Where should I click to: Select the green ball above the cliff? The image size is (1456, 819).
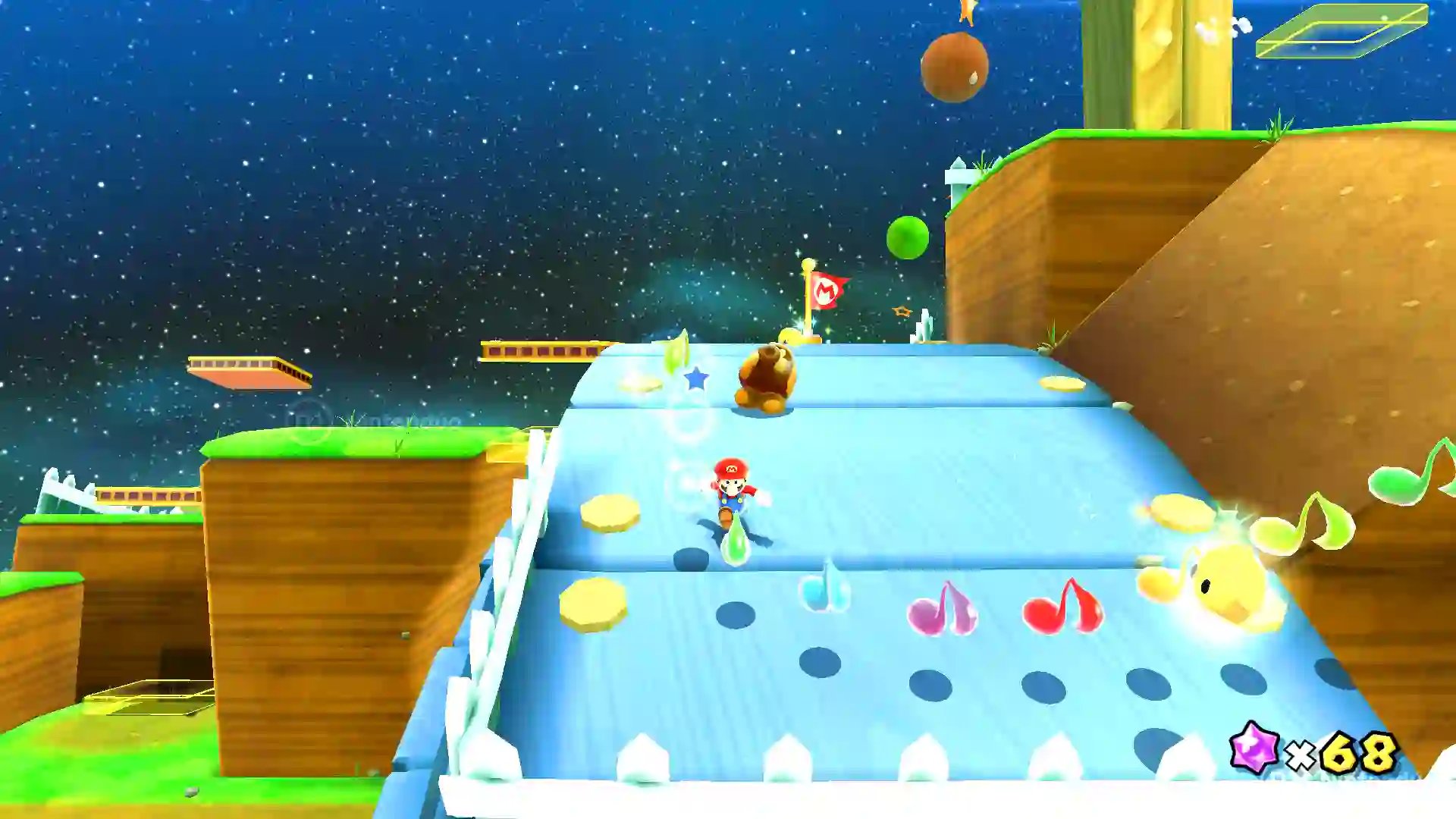coord(908,237)
